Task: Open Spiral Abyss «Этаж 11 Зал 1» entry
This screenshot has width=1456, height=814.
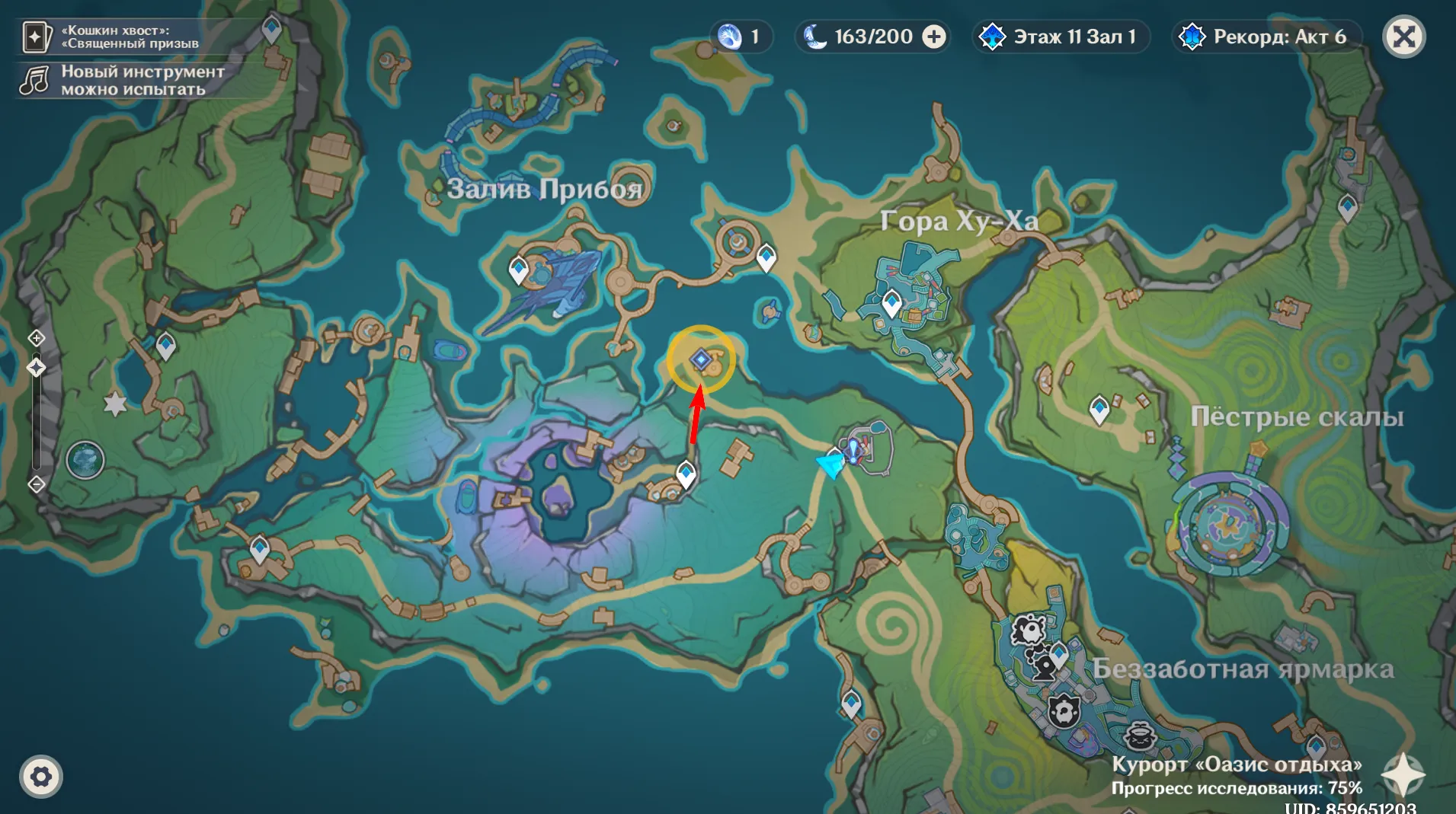Action: click(x=1061, y=37)
